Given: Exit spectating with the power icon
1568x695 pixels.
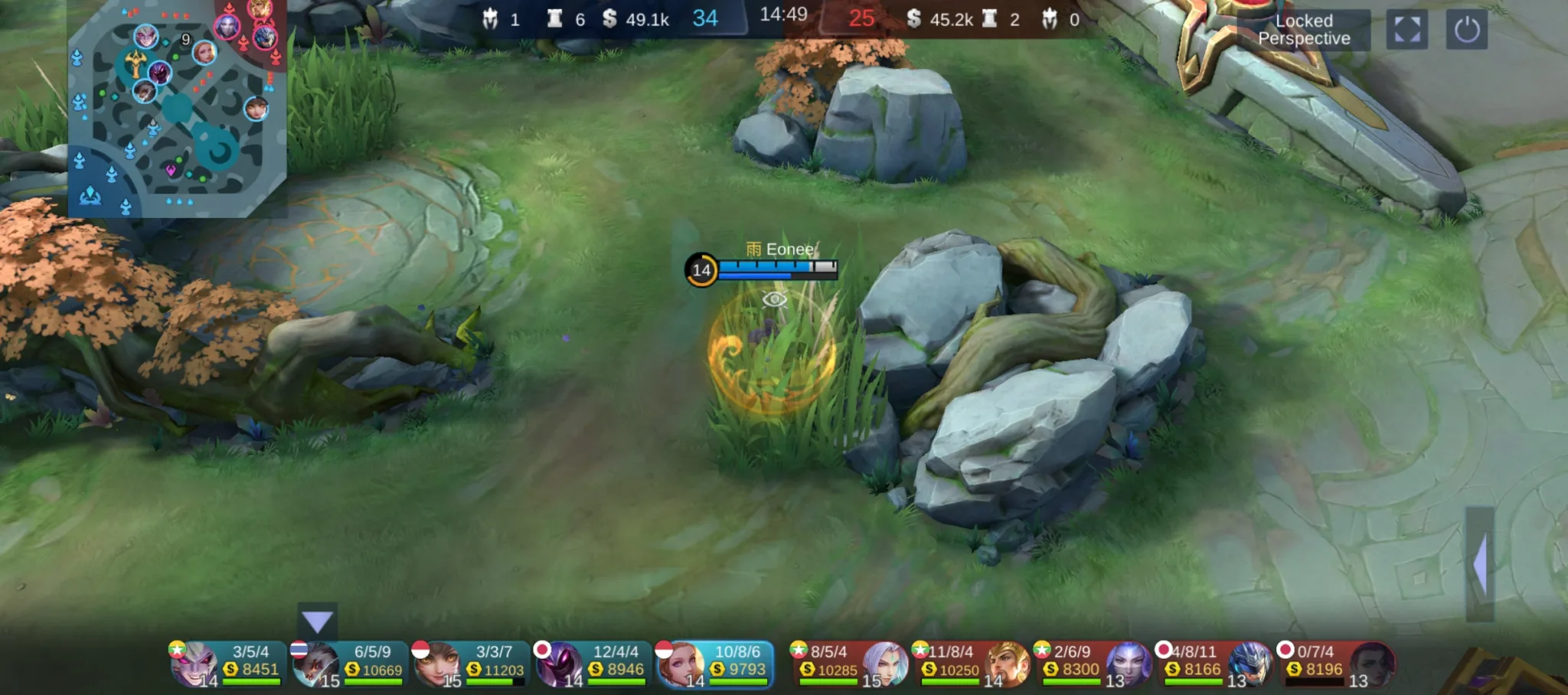Looking at the screenshot, I should point(1466,31).
